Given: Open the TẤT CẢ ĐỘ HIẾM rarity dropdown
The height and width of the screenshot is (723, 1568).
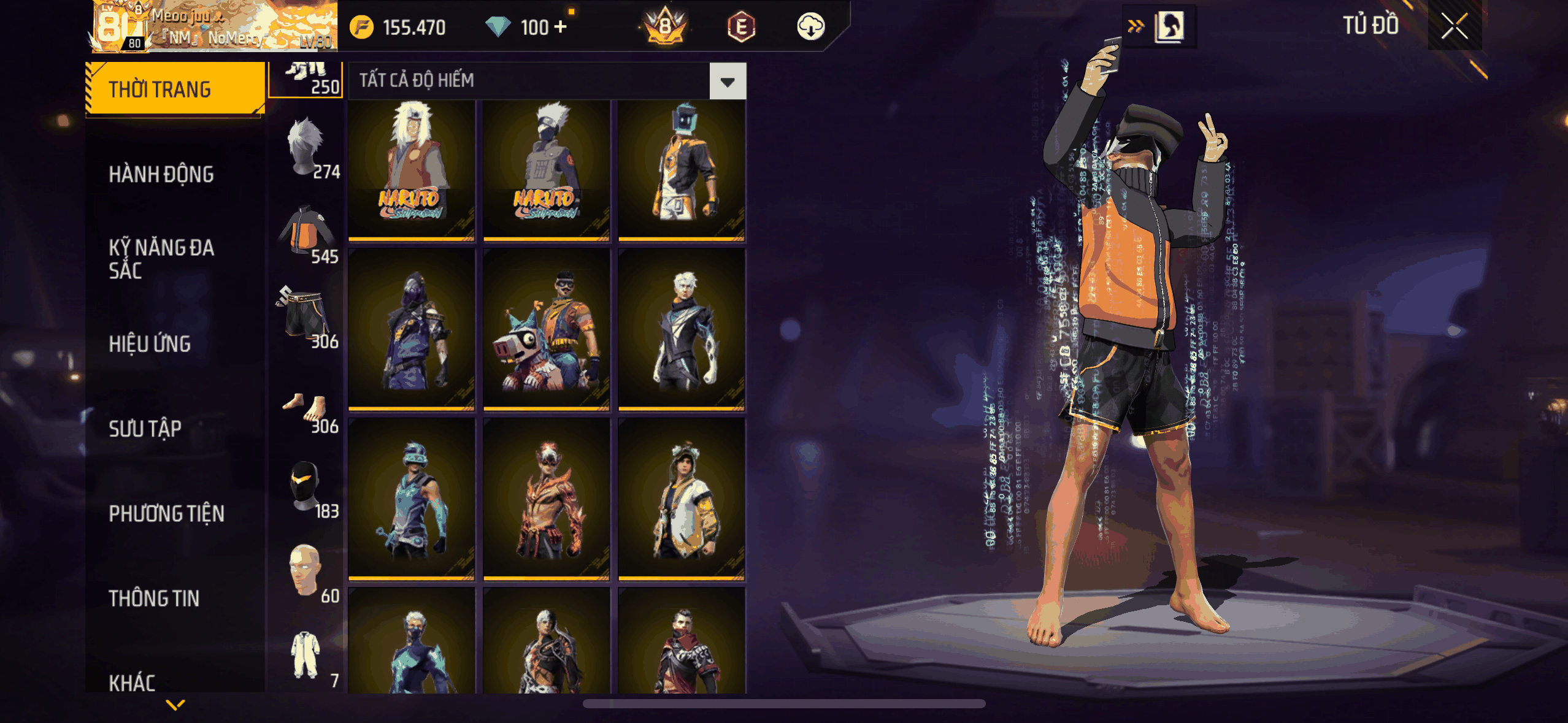Looking at the screenshot, I should (x=728, y=81).
